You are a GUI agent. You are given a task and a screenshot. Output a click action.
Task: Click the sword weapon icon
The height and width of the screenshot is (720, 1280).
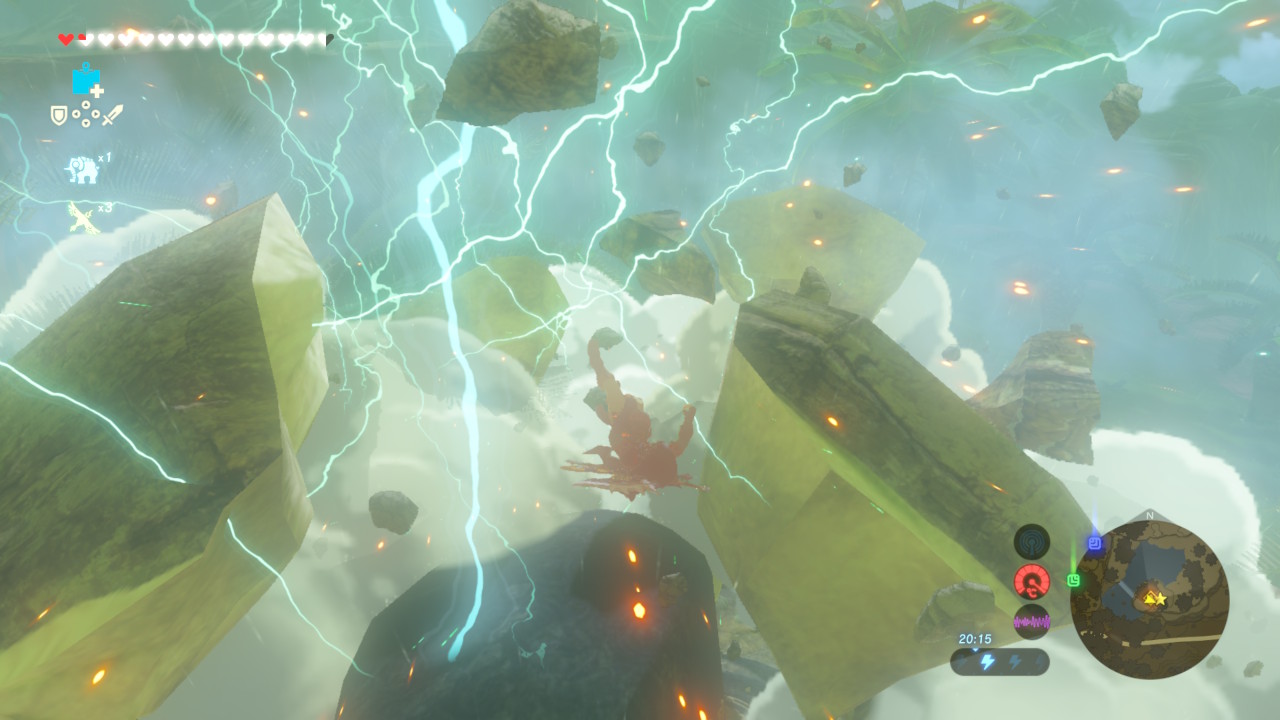point(112,115)
